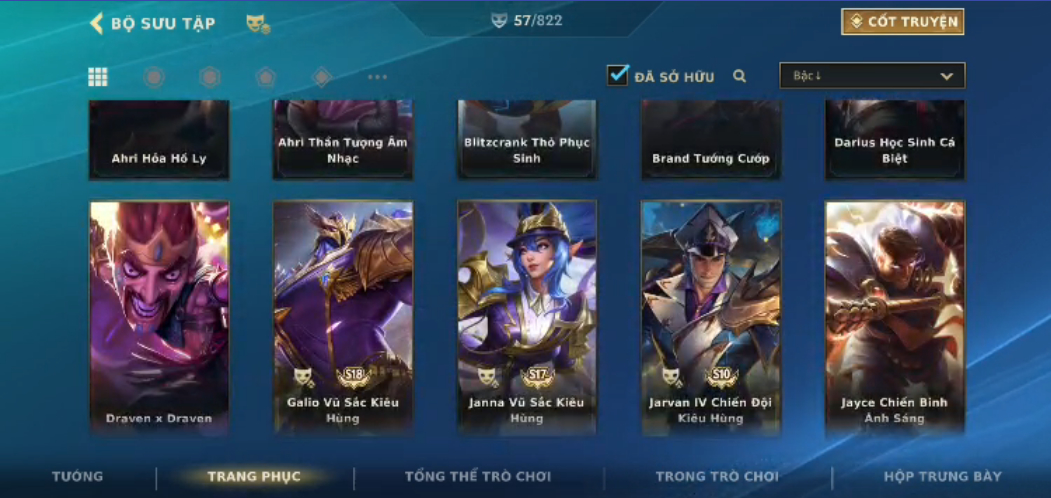Select the Draven x Draven skin card
The height and width of the screenshot is (498, 1051).
coord(159,317)
